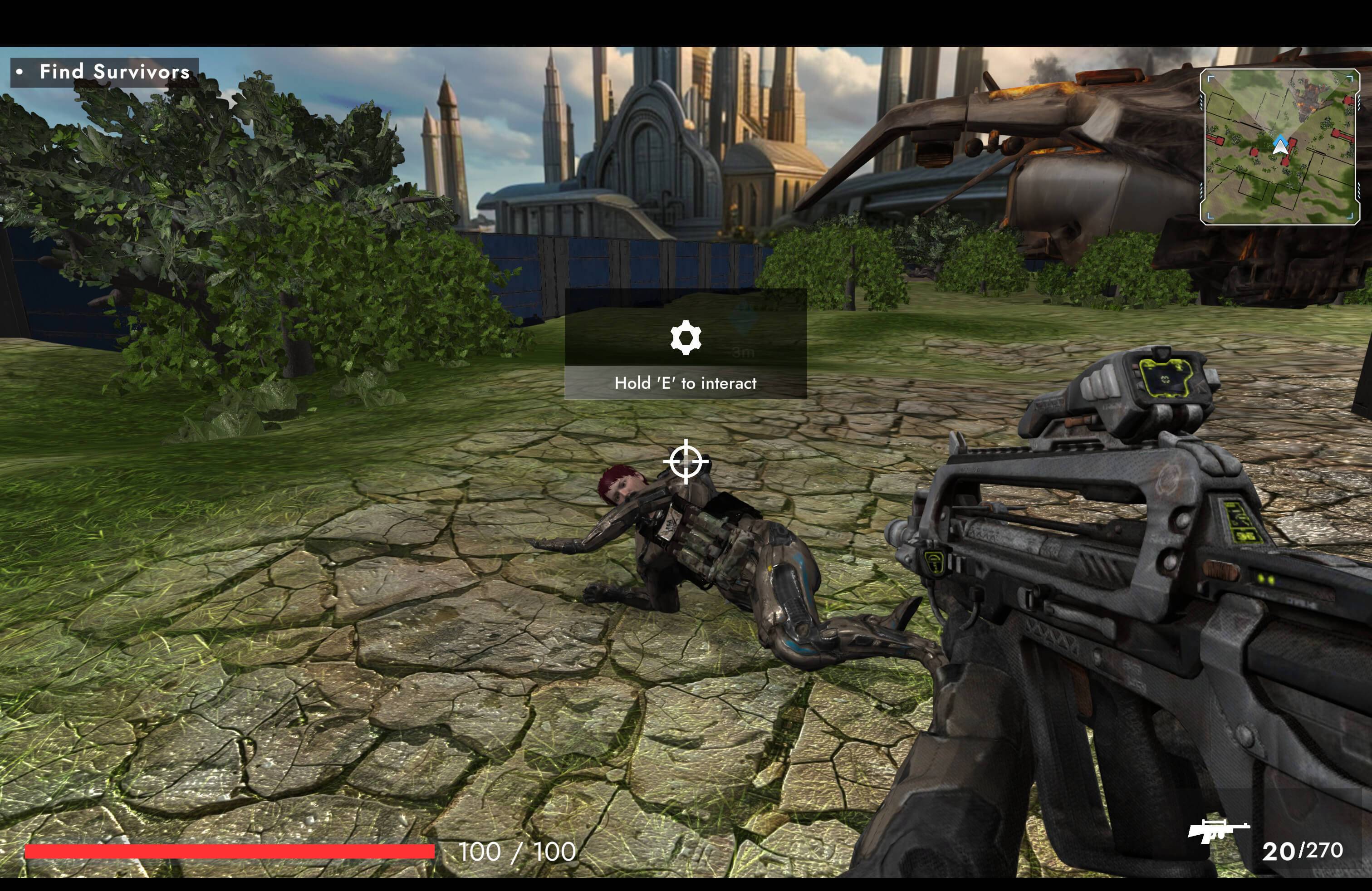The height and width of the screenshot is (891, 1372).
Task: Click the gear interaction icon
Action: (686, 338)
